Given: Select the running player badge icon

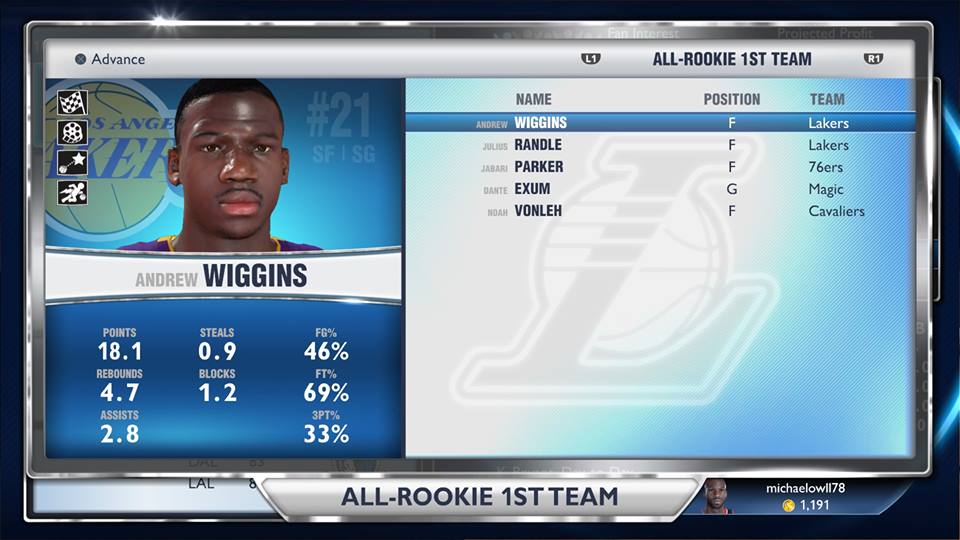Looking at the screenshot, I should click(x=73, y=192).
